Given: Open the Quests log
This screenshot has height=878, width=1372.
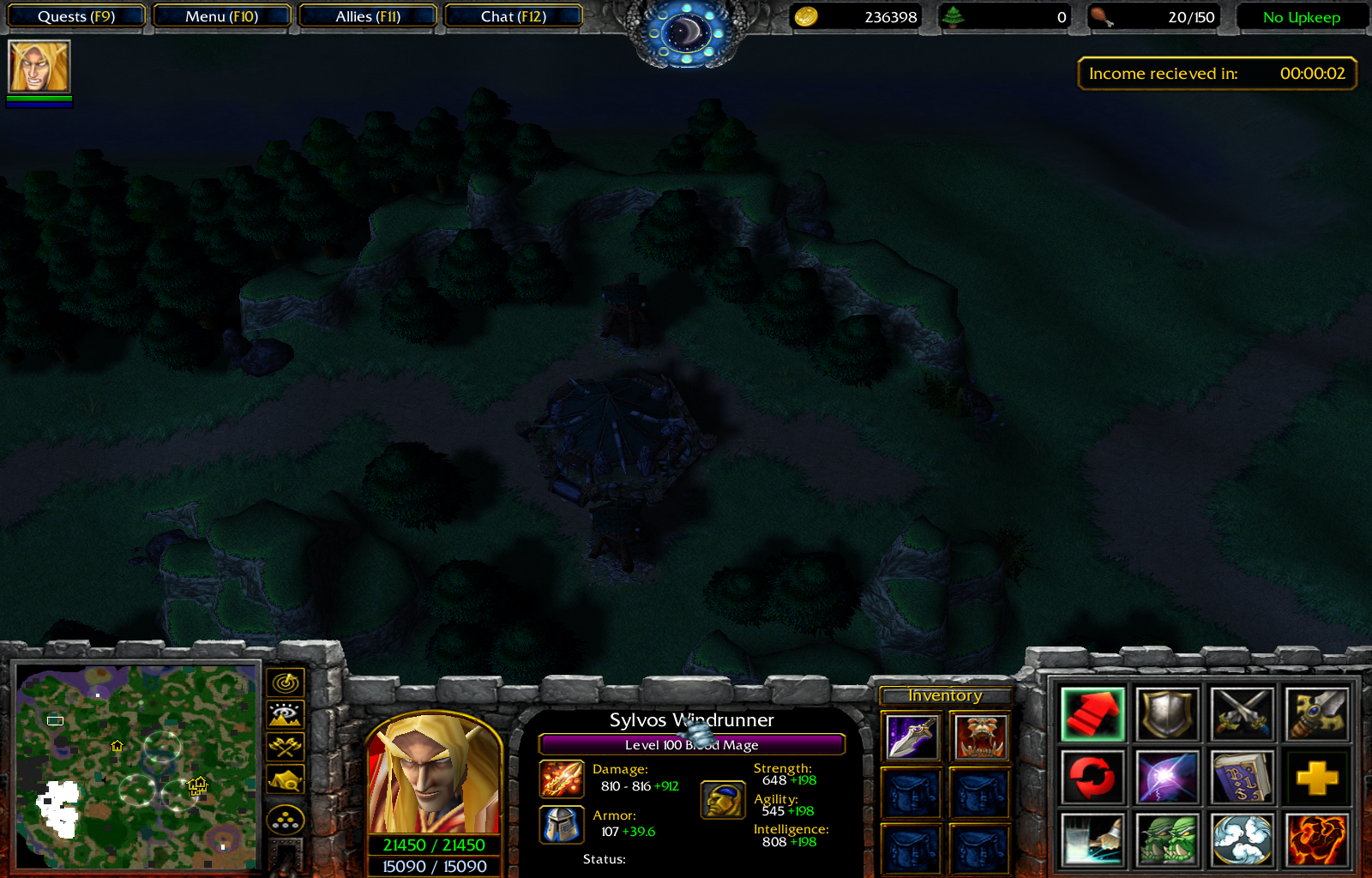Looking at the screenshot, I should point(75,15).
